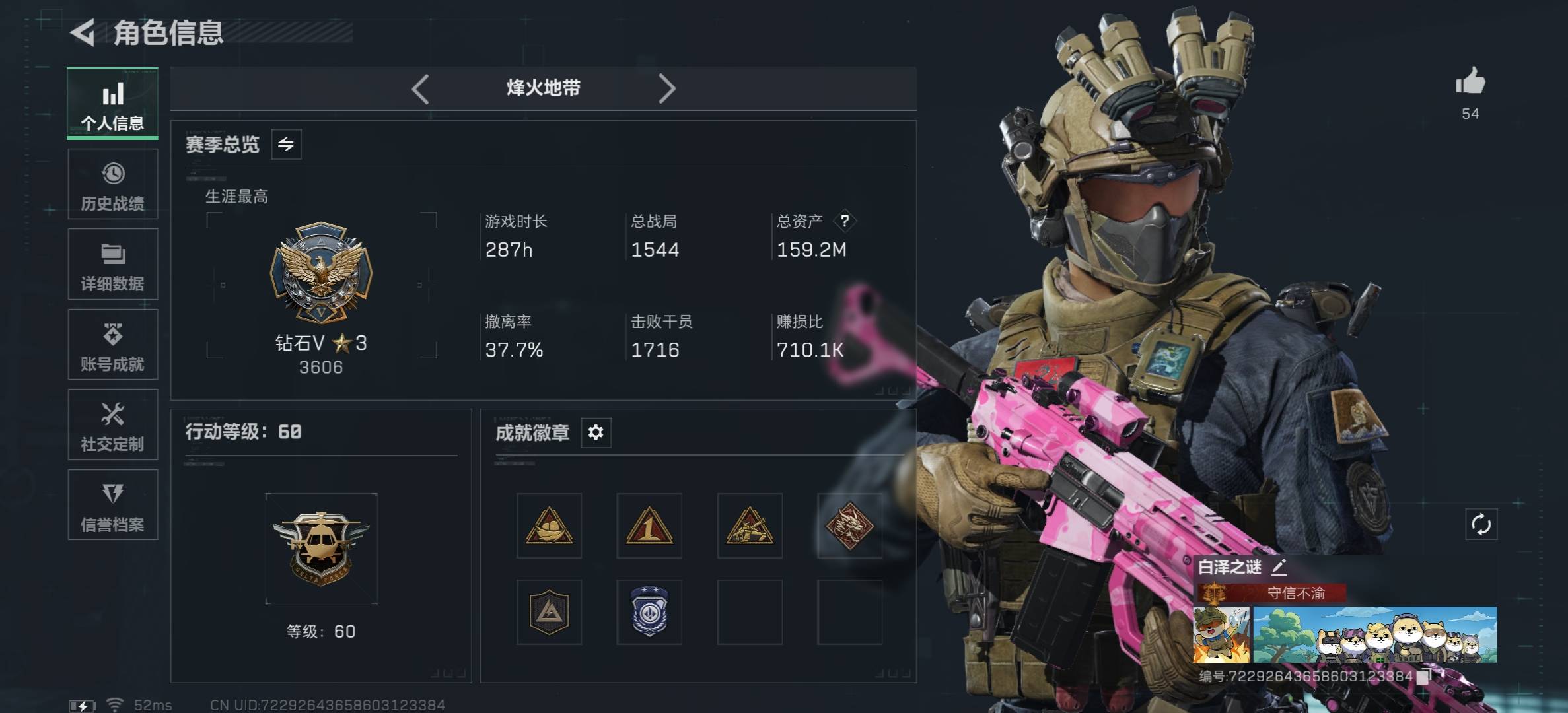
Task: Open the 详细数据 tab
Action: point(112,265)
